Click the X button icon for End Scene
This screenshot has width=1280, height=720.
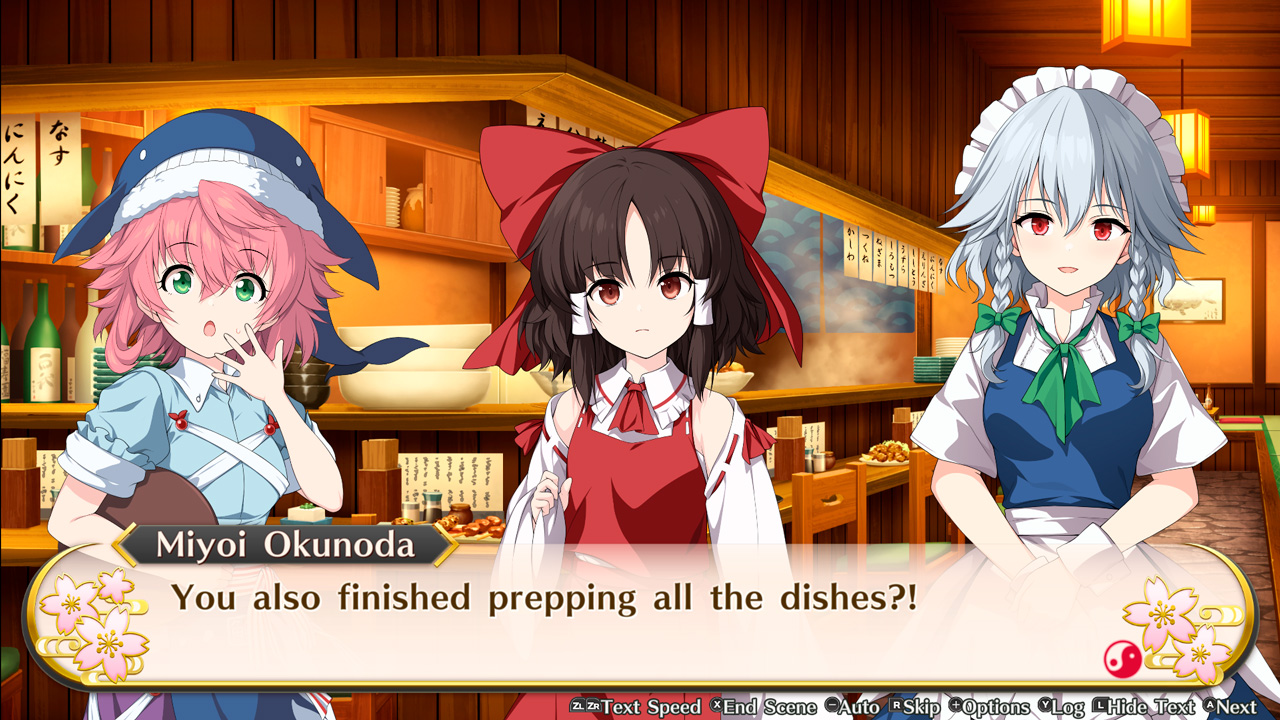(x=716, y=707)
